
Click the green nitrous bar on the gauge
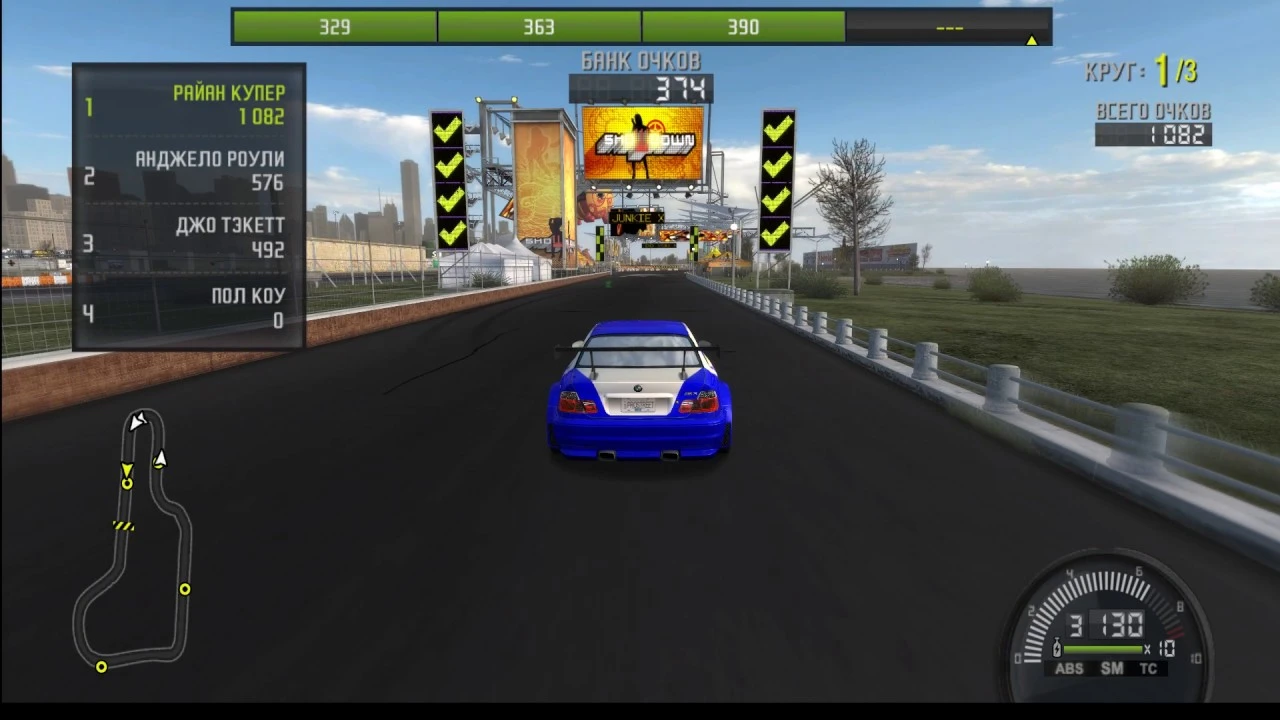1103,648
